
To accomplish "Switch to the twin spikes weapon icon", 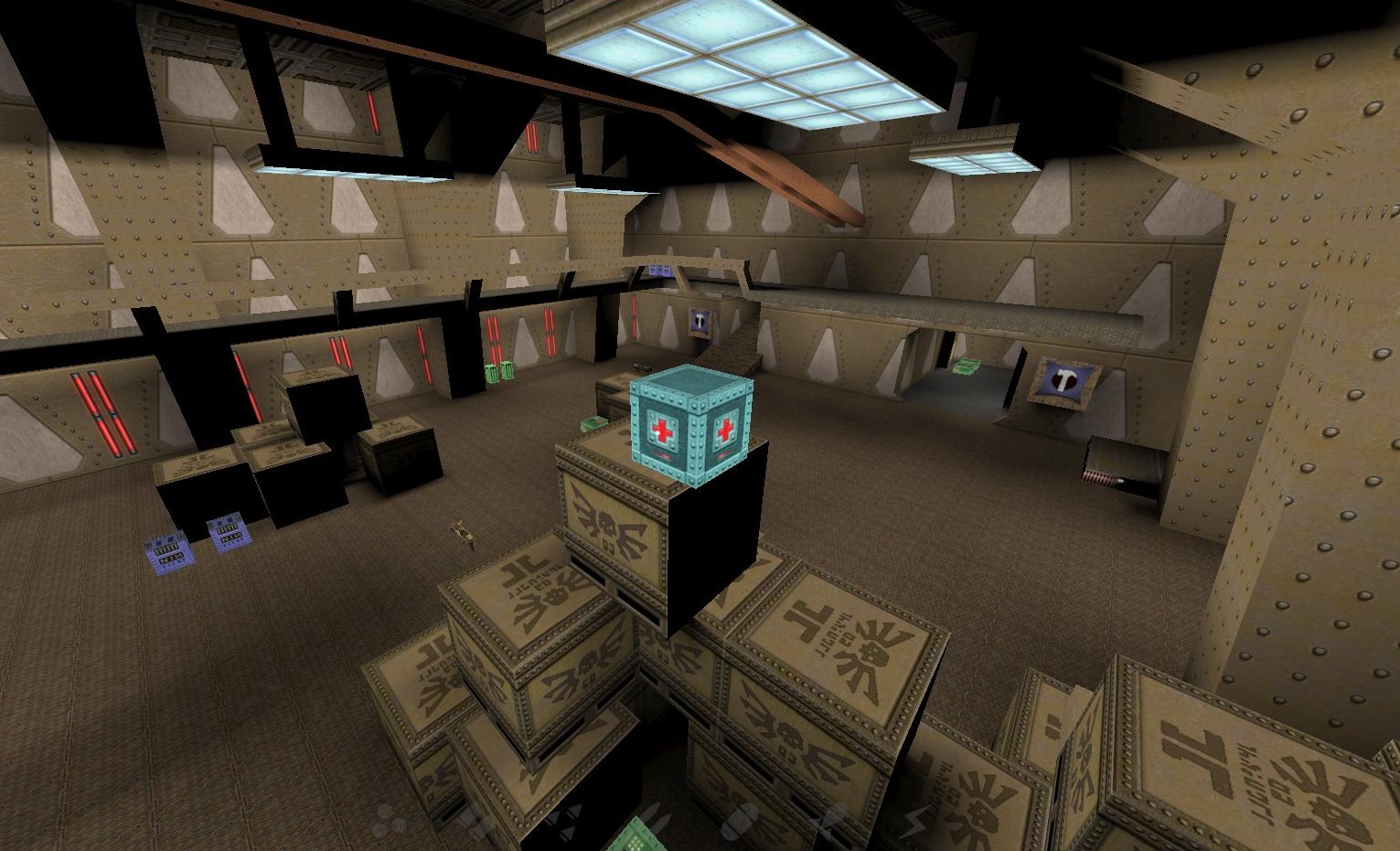I will tap(654, 818).
